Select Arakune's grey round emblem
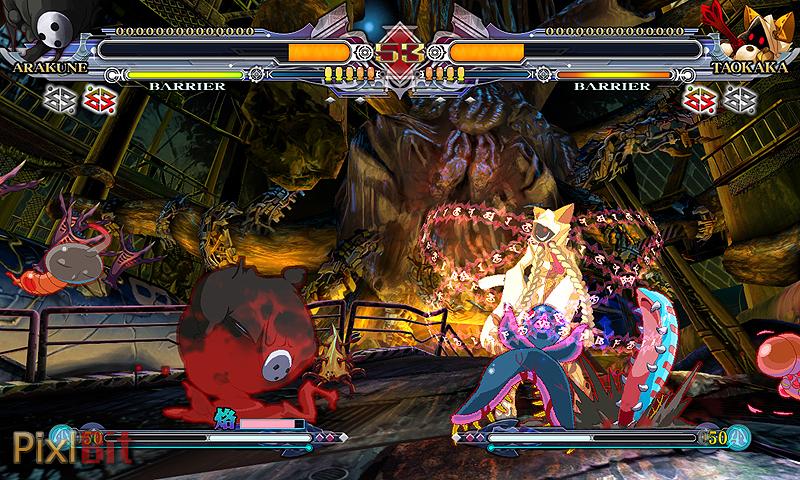Screen dimensions: 800x480 (60, 98)
